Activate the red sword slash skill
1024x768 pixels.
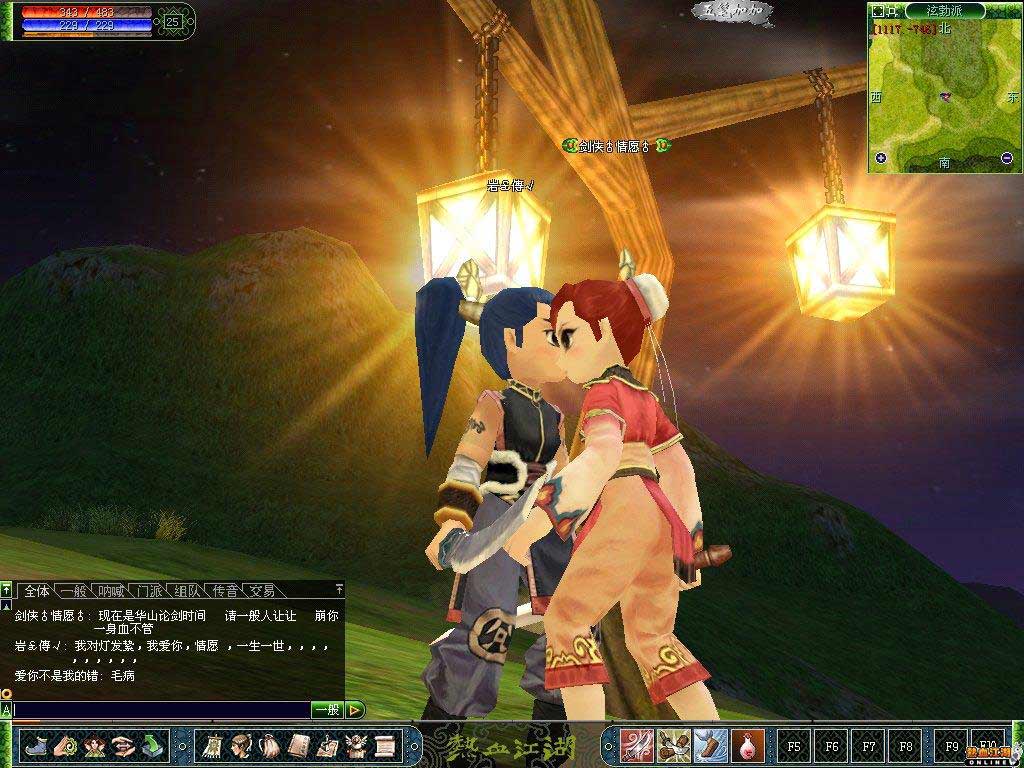637,746
